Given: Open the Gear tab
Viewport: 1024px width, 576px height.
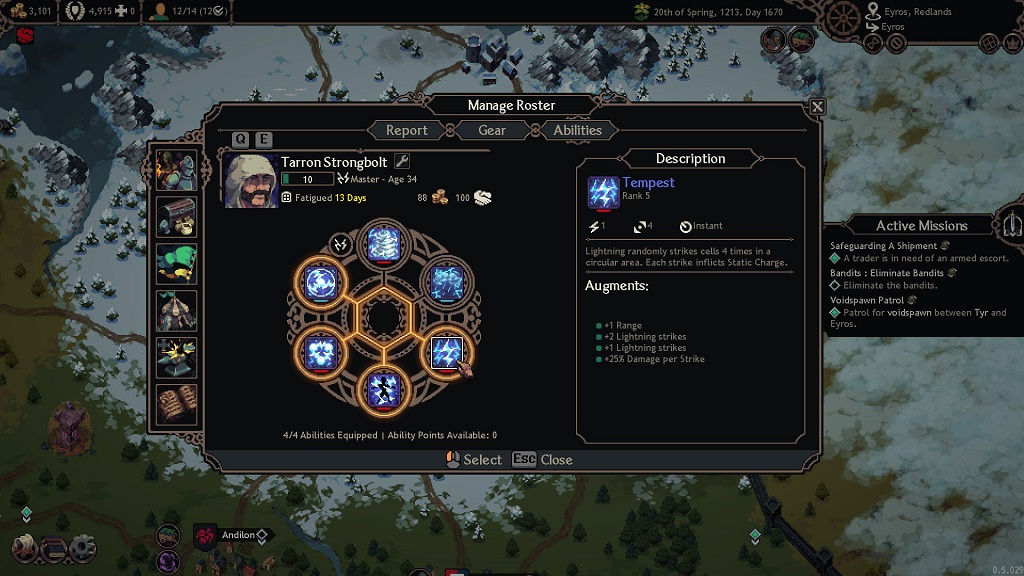Looking at the screenshot, I should coord(492,130).
